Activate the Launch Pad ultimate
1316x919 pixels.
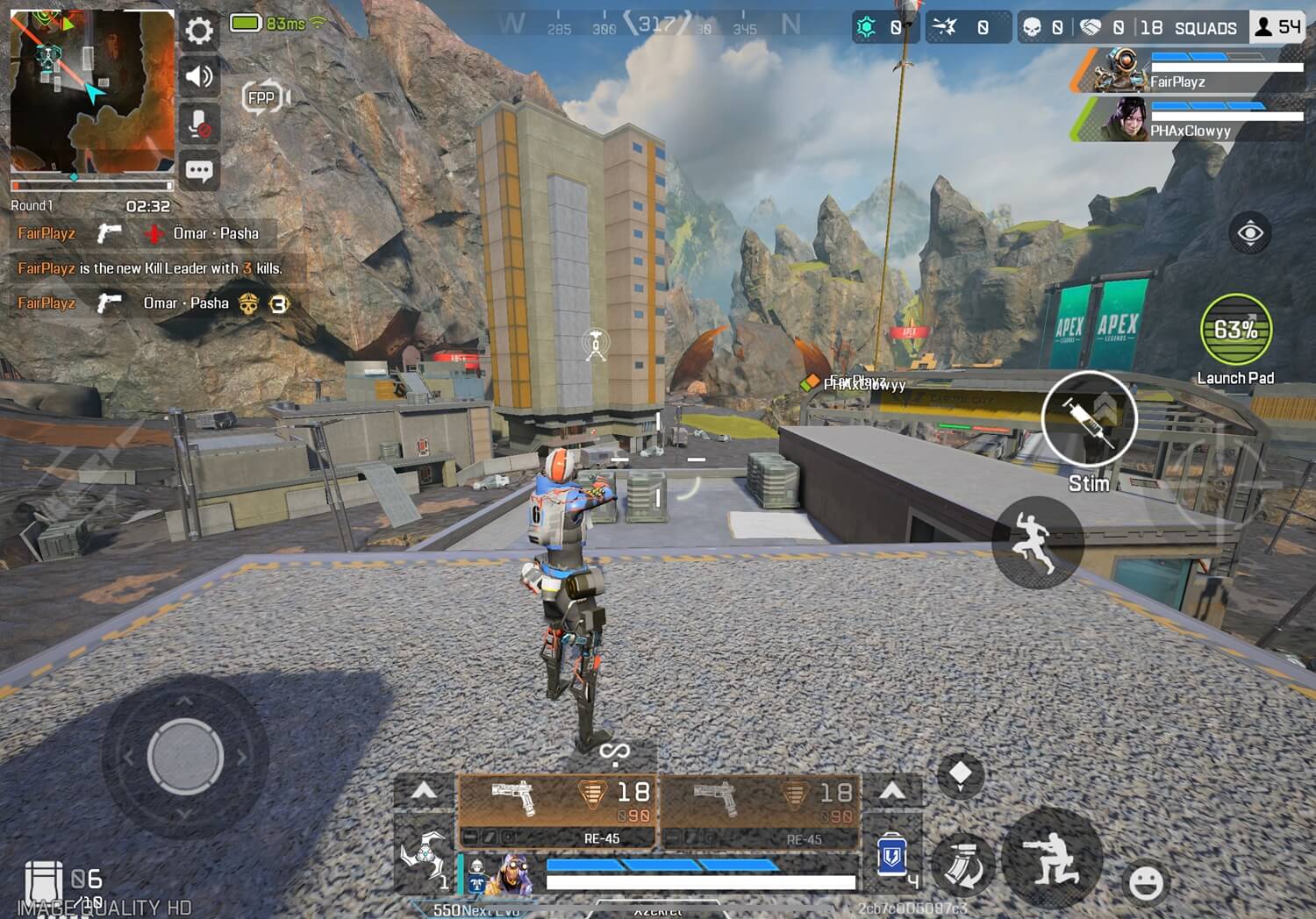pos(1235,330)
